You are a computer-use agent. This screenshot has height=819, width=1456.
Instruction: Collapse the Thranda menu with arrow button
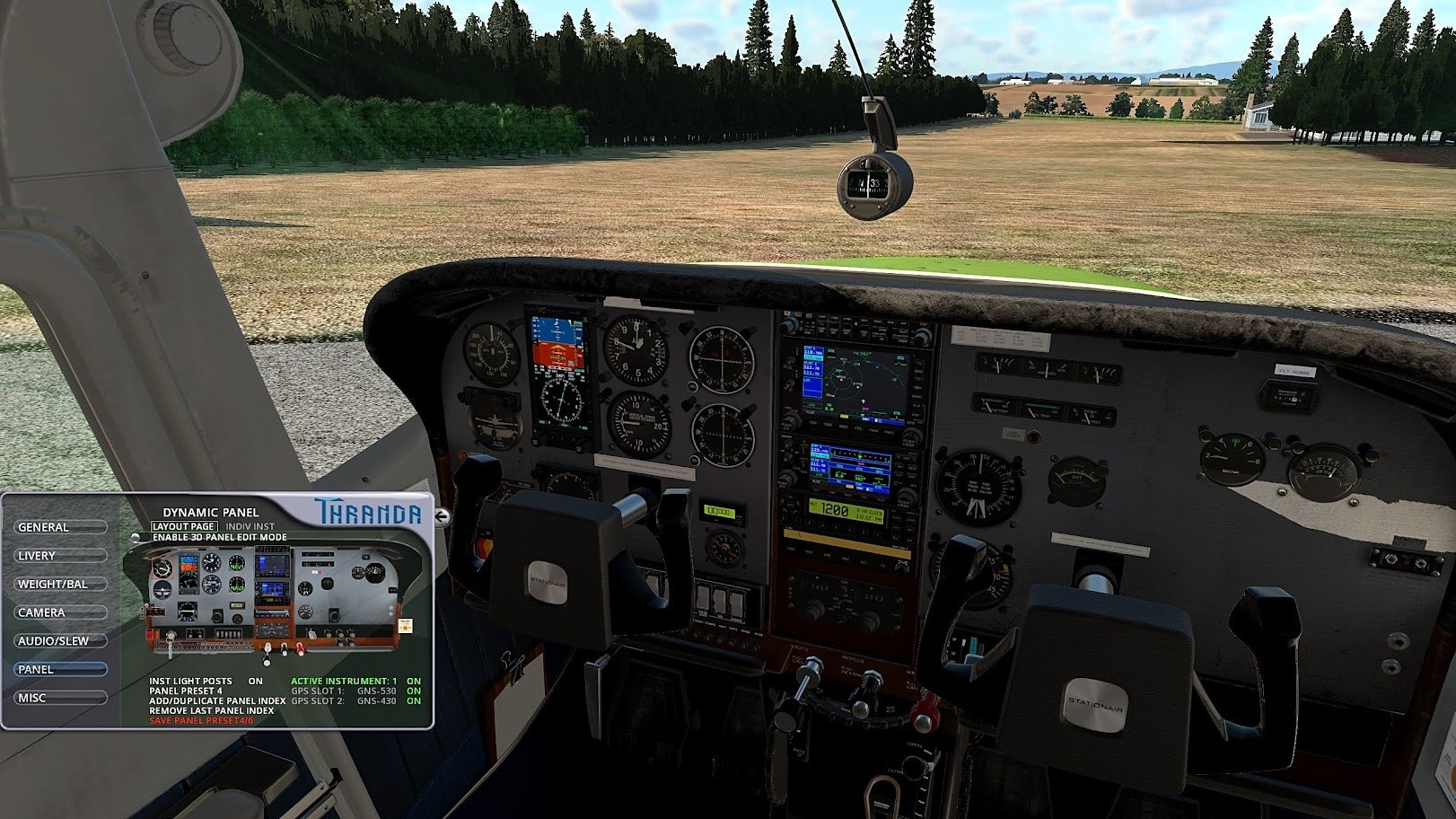pyautogui.click(x=442, y=515)
